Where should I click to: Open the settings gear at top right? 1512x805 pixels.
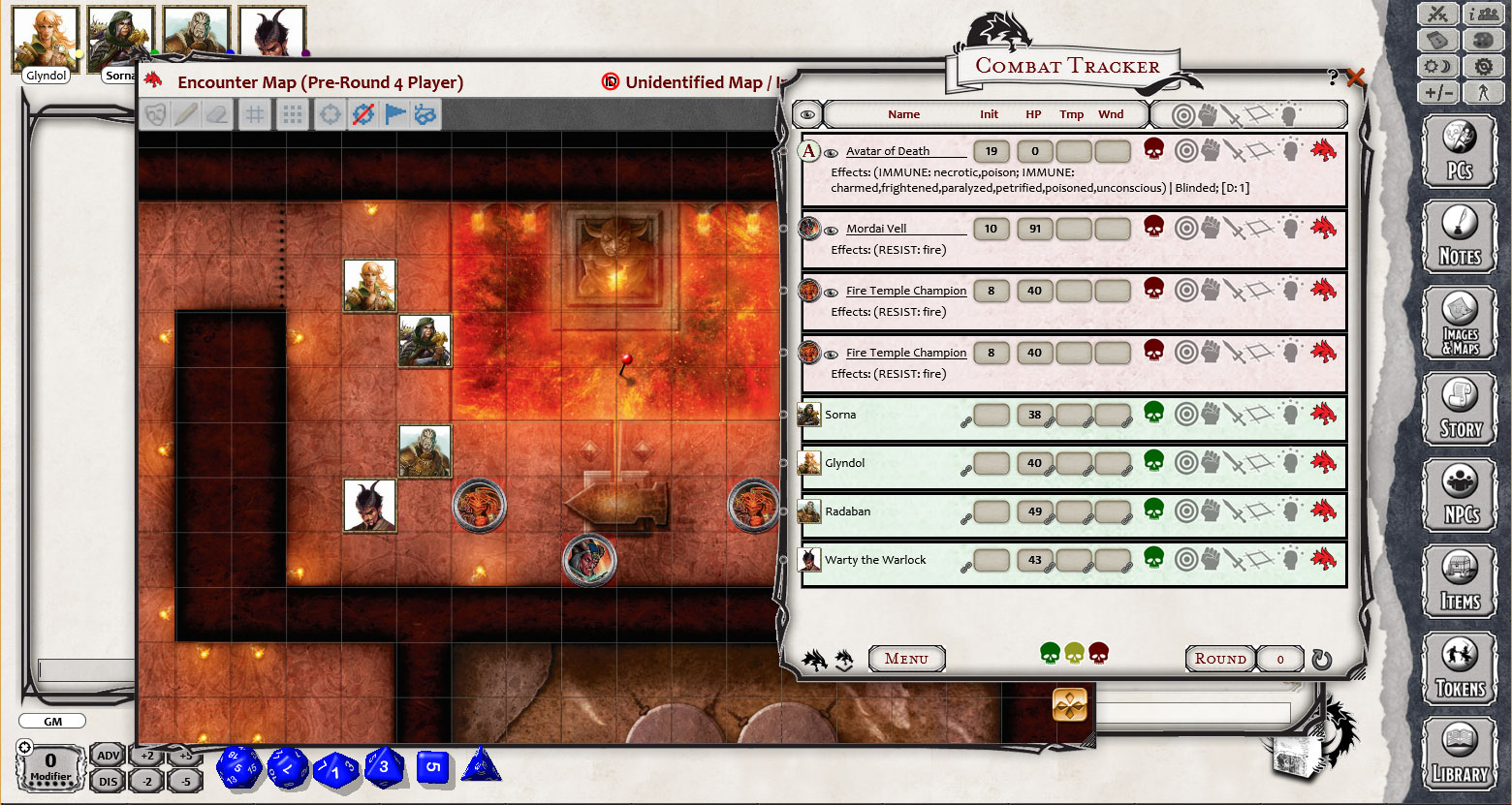tap(1482, 64)
